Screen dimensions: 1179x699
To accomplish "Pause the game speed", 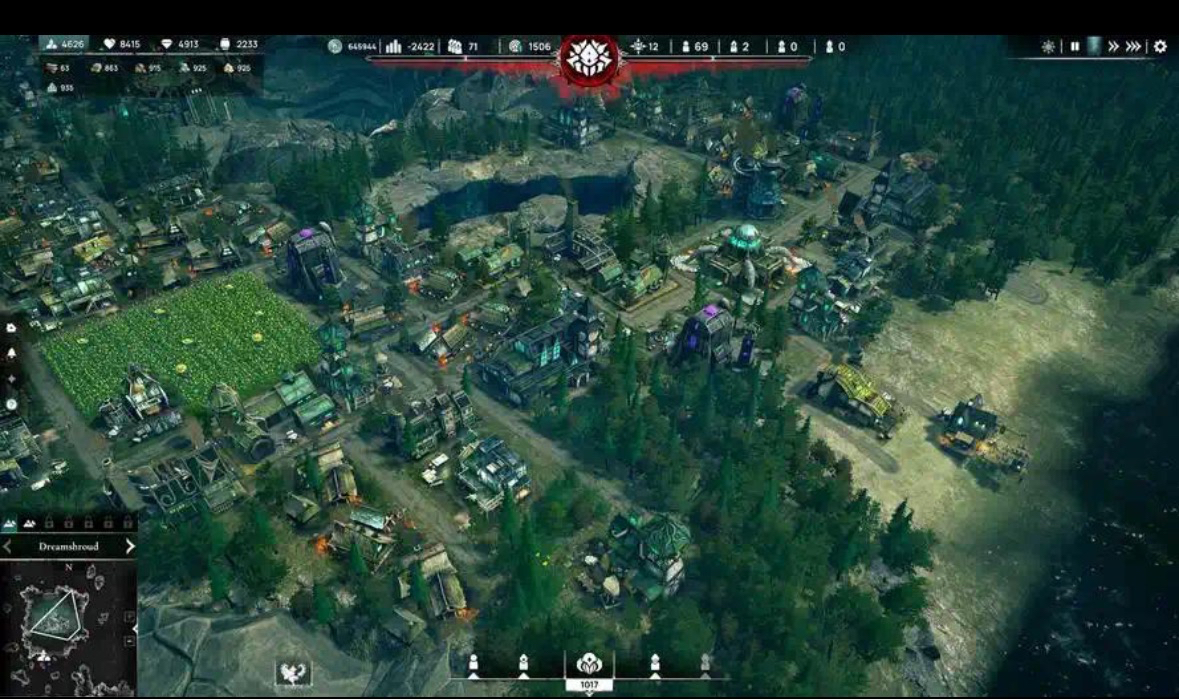I will pyautogui.click(x=1074, y=47).
